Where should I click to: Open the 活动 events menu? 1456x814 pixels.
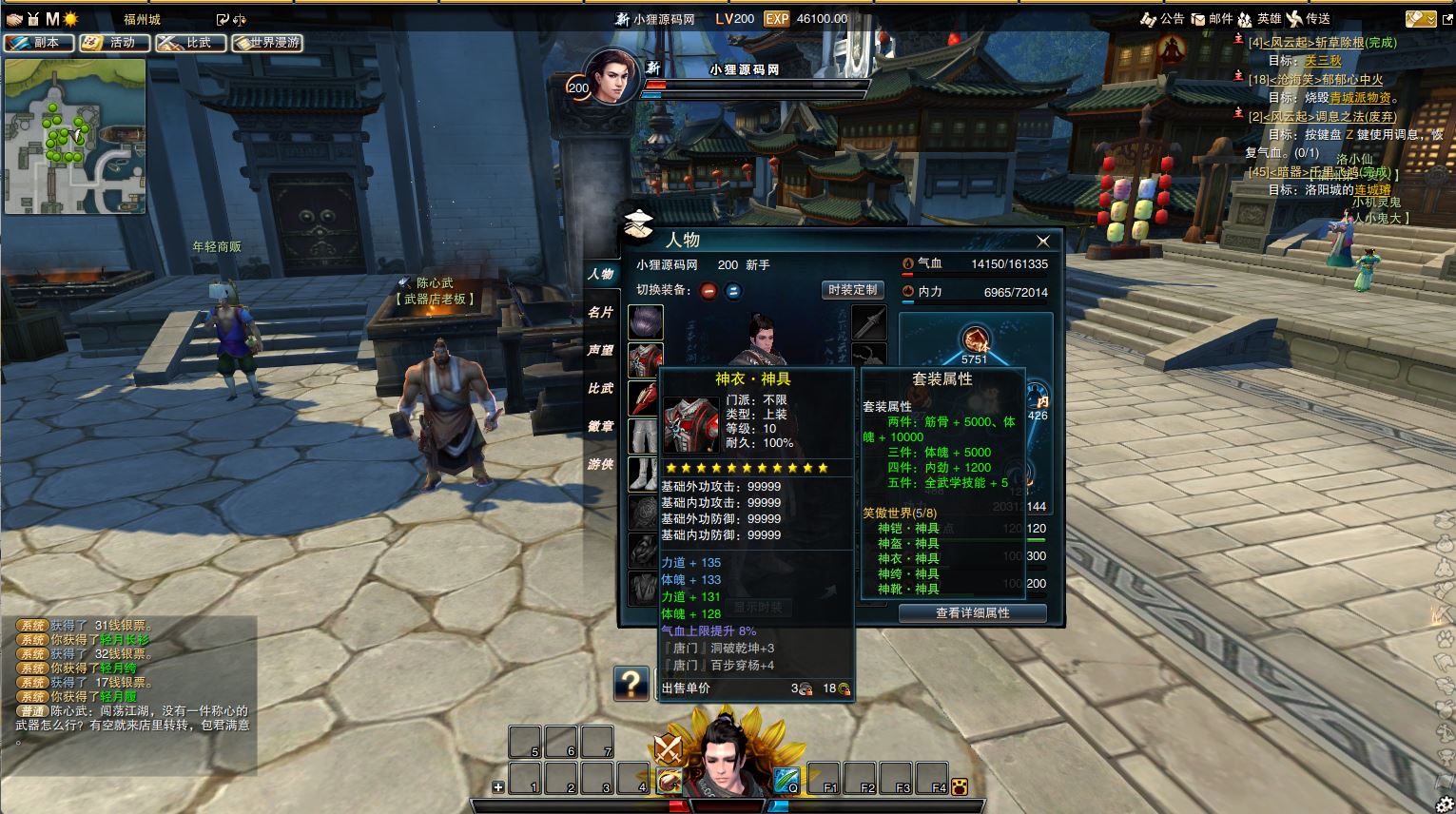pyautogui.click(x=114, y=43)
